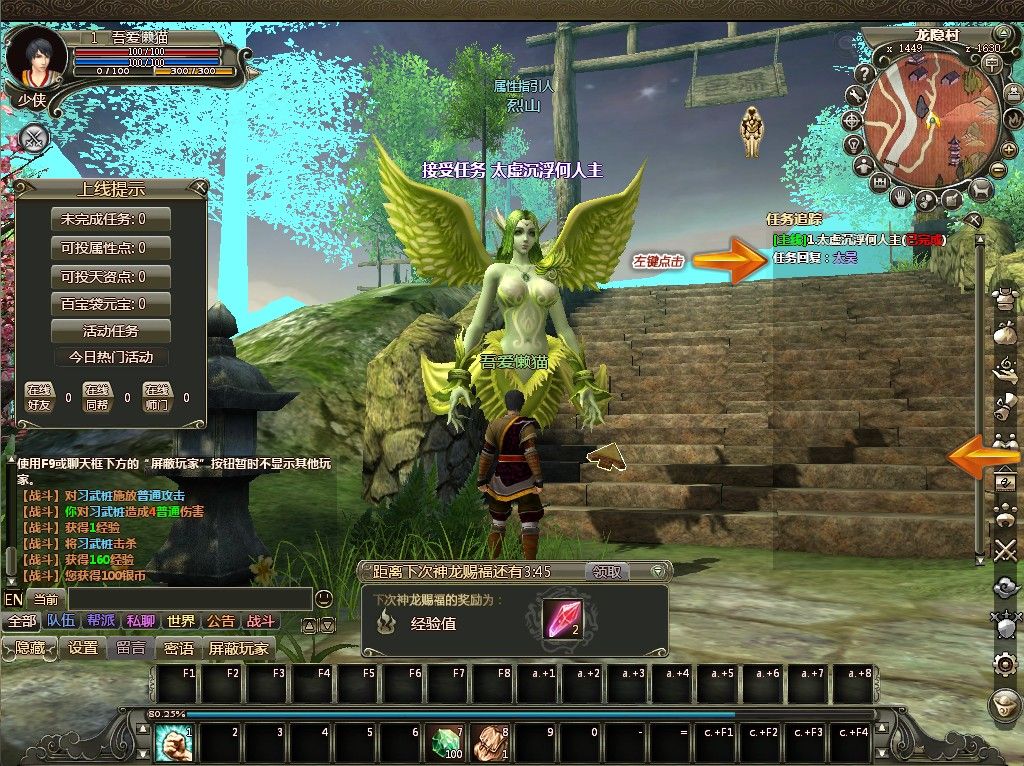This screenshot has height=766, width=1024.
Task: Open chat 设置
Action: [83, 648]
